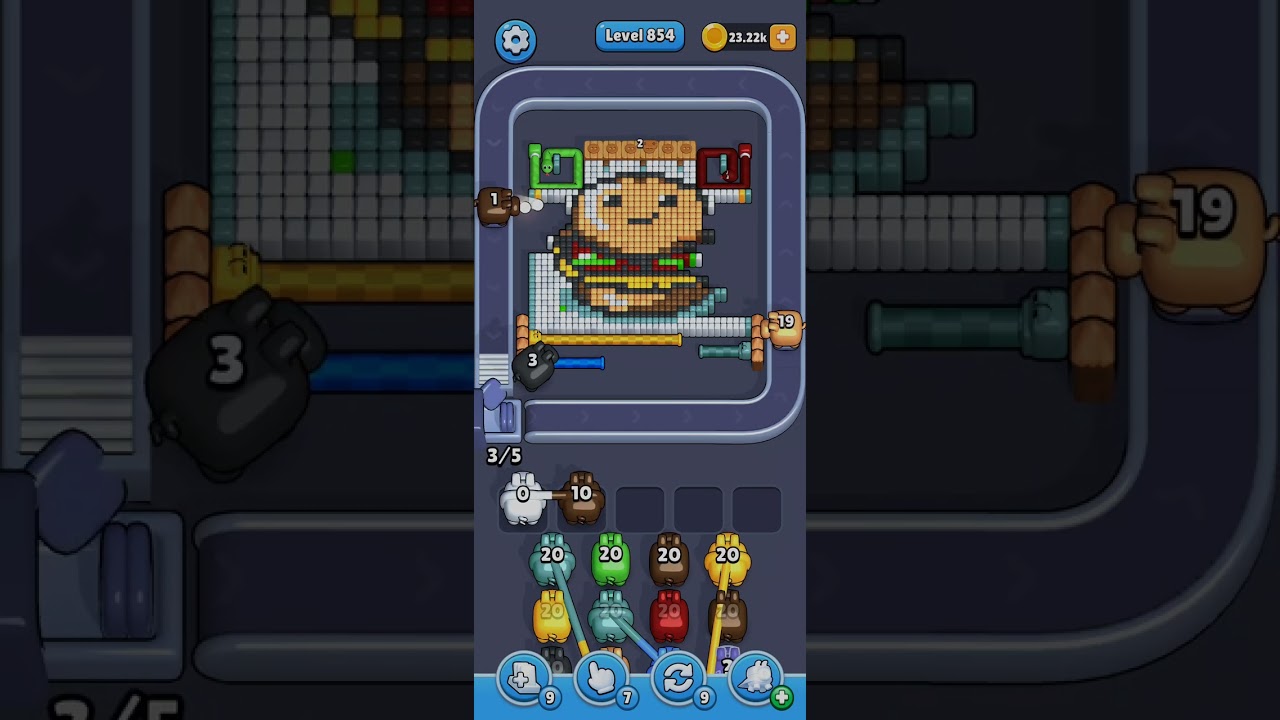
Task: Pick the teal 20 bunny in top row
Action: [x=552, y=560]
